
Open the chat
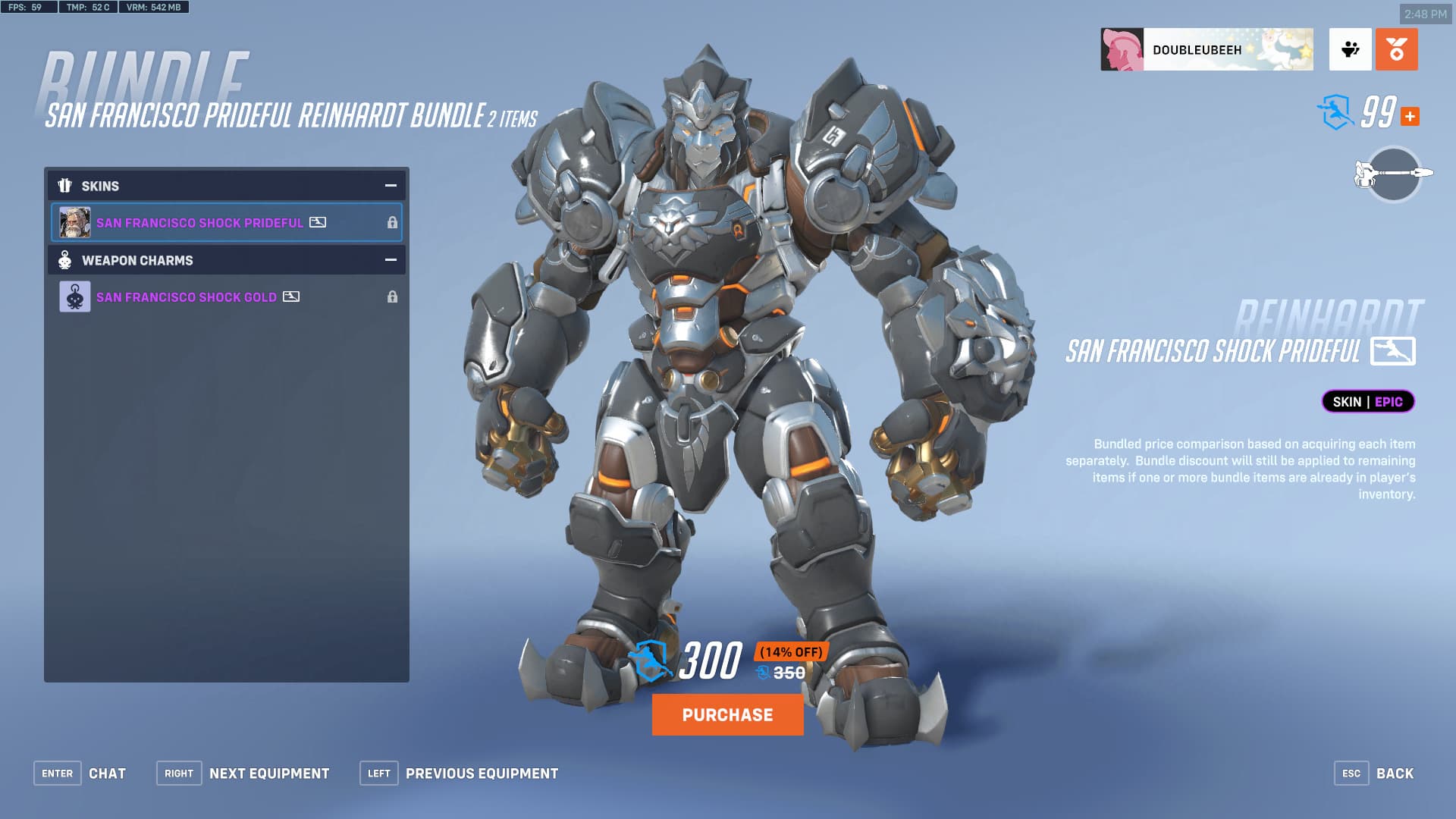point(80,773)
